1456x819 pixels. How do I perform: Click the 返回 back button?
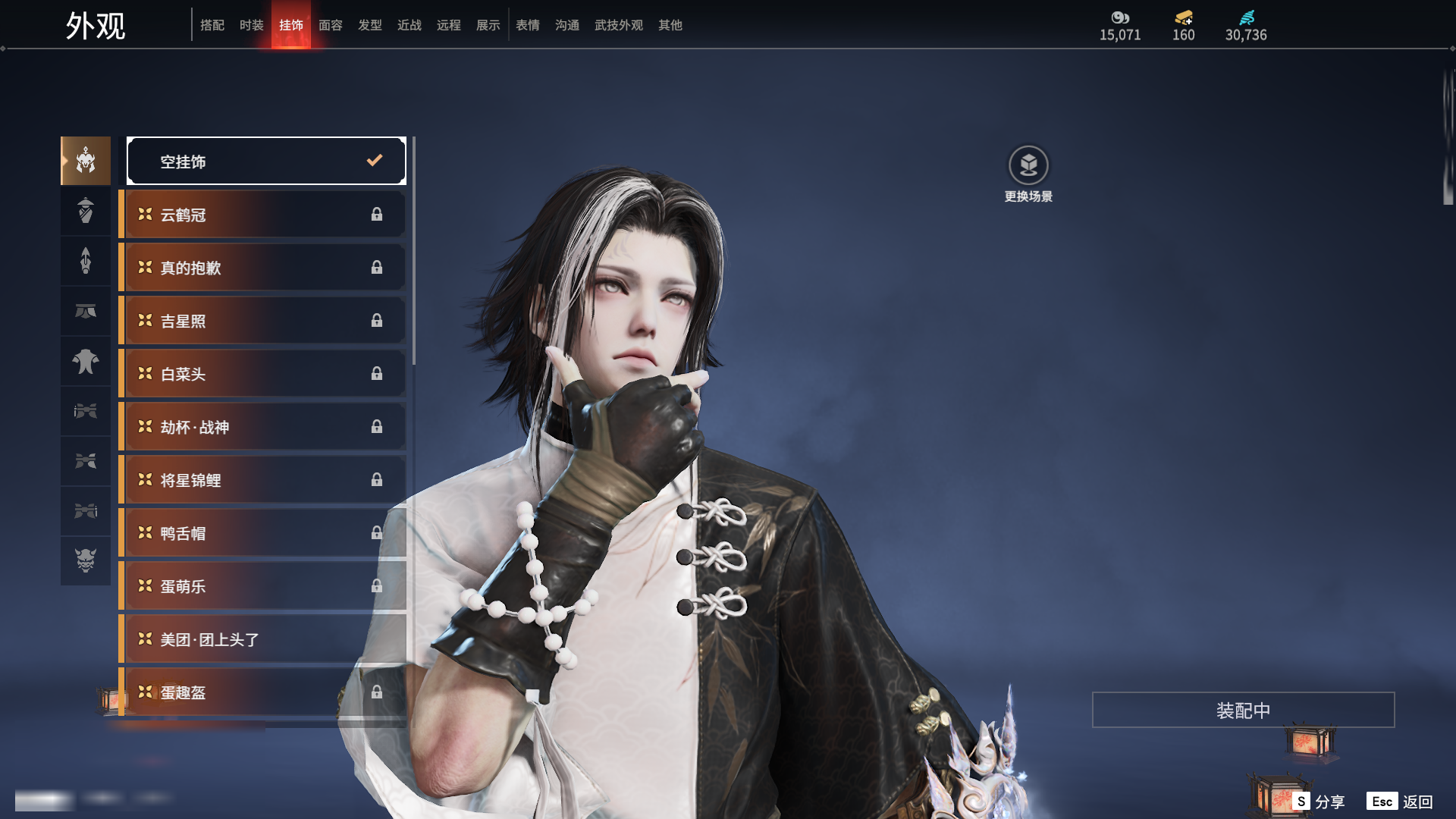(1417, 802)
